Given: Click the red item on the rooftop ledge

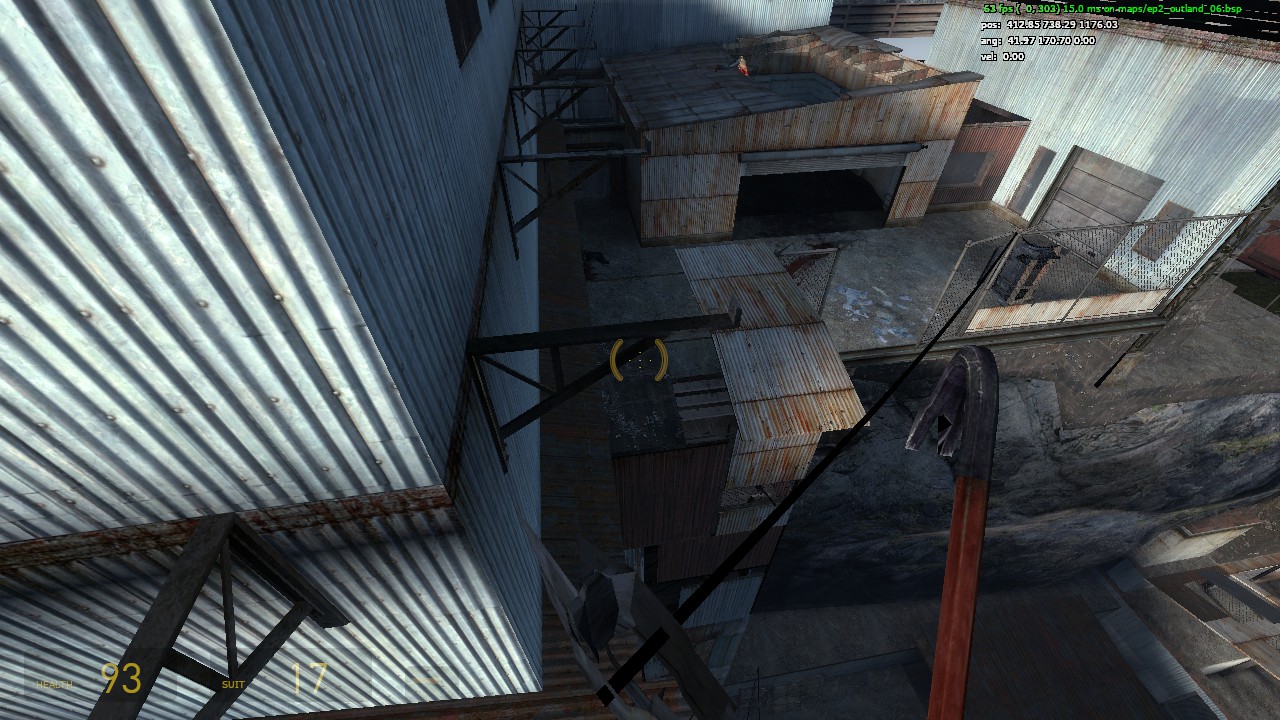Looking at the screenshot, I should tap(742, 66).
